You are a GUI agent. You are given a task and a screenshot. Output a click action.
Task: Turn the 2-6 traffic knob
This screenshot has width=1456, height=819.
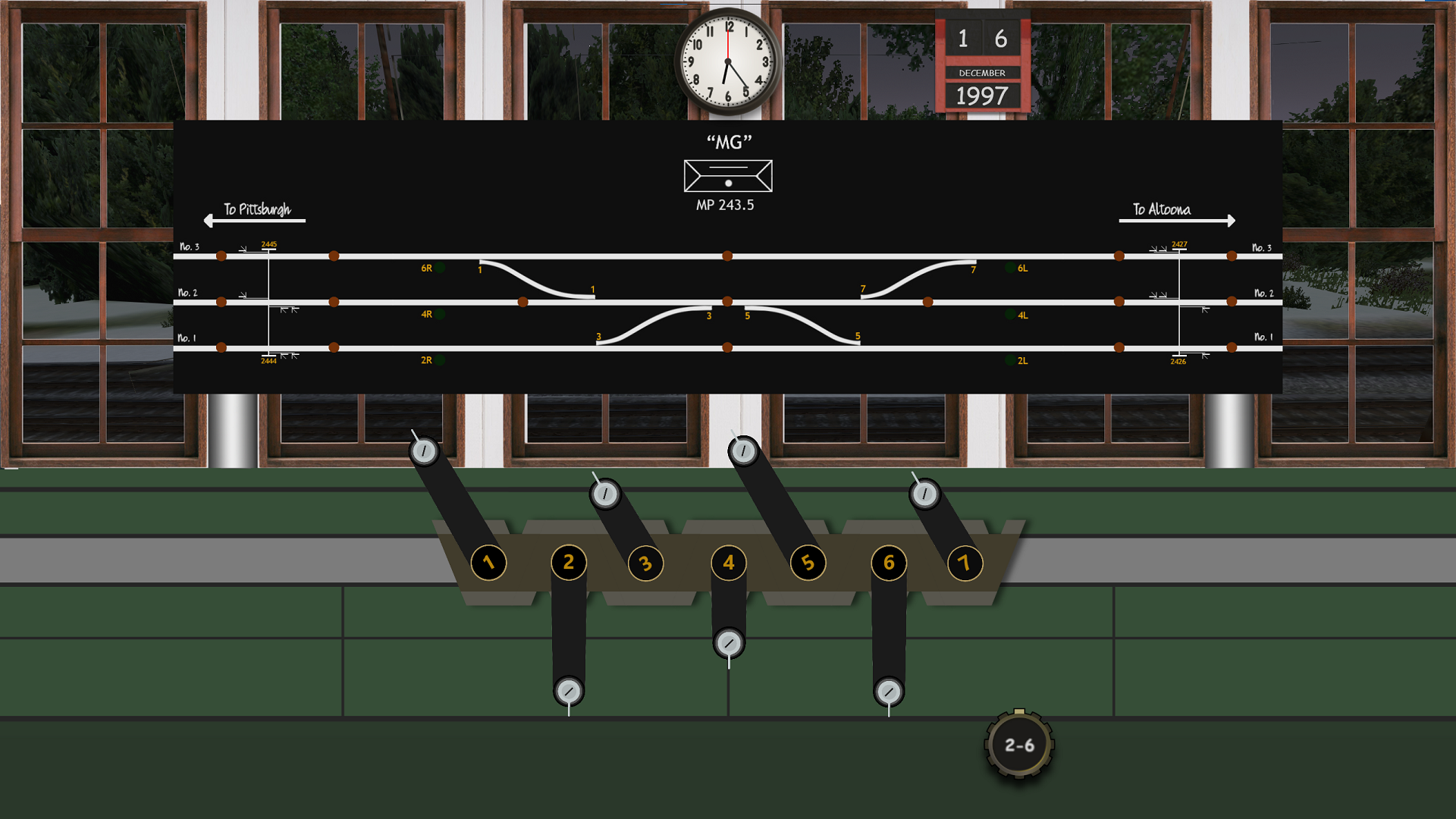pyautogui.click(x=1019, y=745)
